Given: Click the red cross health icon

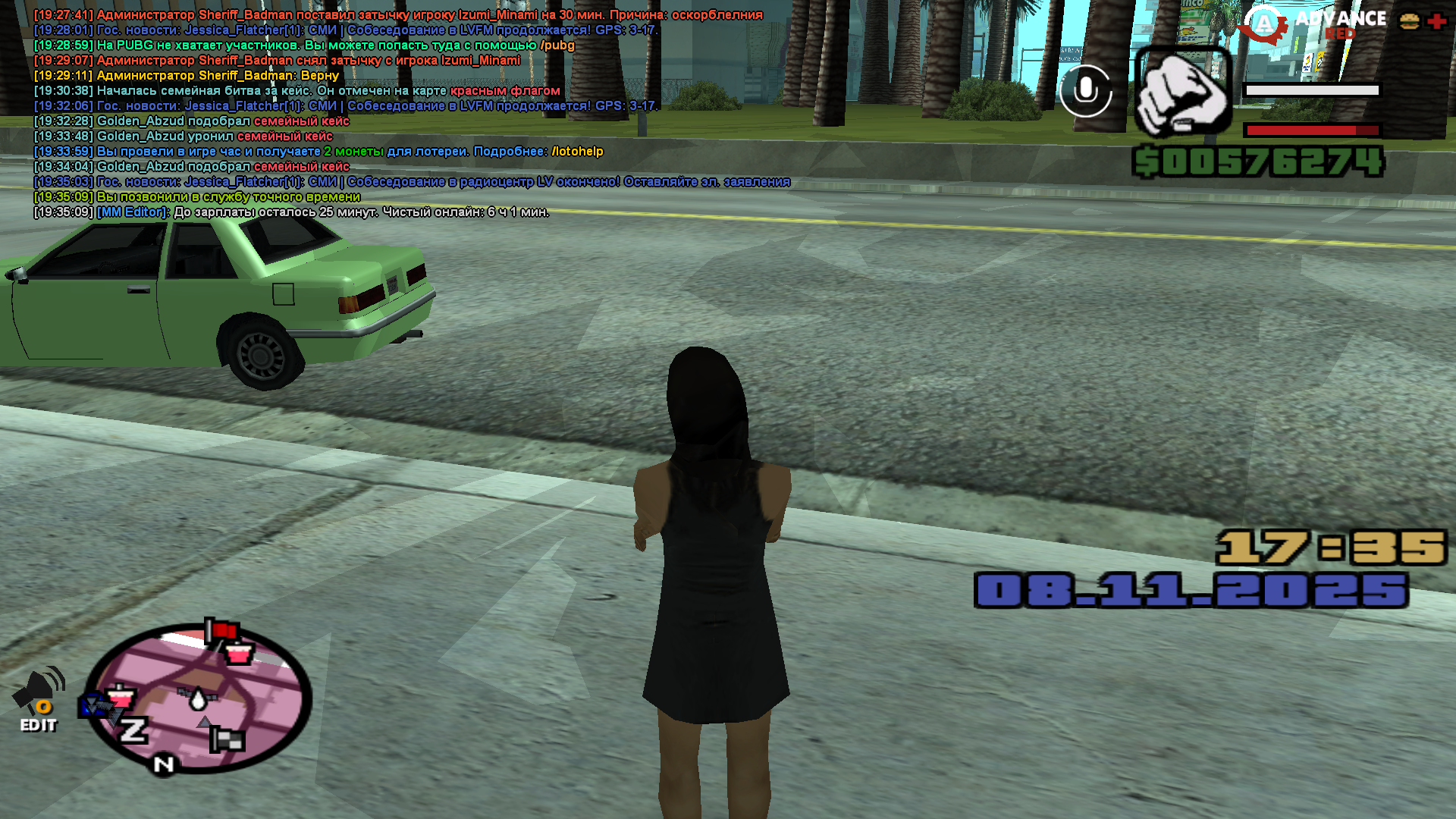Looking at the screenshot, I should [x=1436, y=21].
